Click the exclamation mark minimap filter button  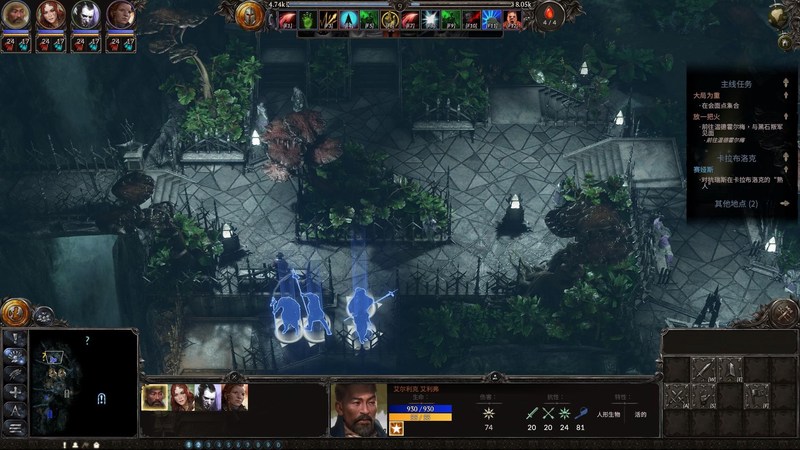coord(17,338)
